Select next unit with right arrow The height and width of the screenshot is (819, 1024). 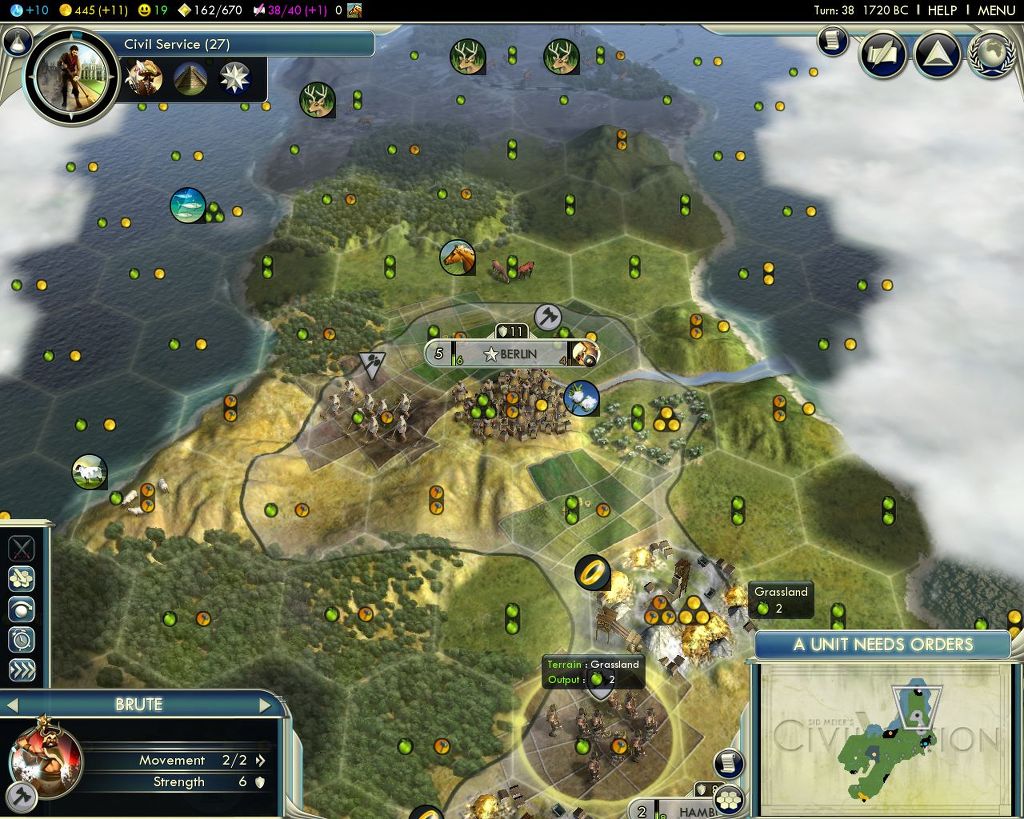point(266,705)
